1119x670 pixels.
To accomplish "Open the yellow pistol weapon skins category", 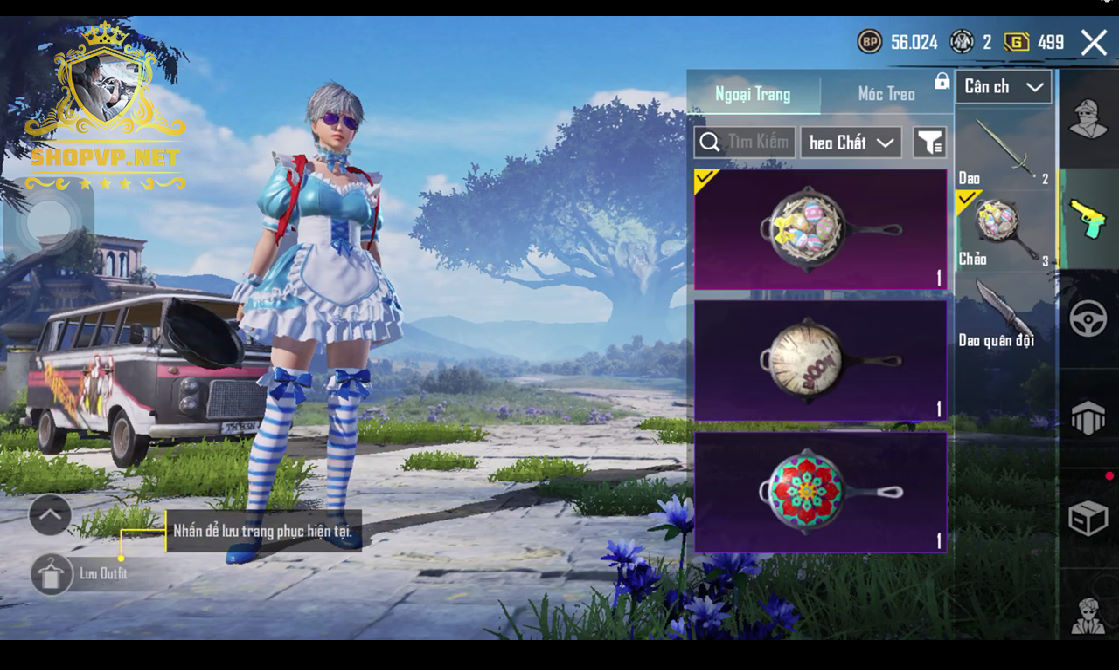I will pyautogui.click(x=1088, y=219).
